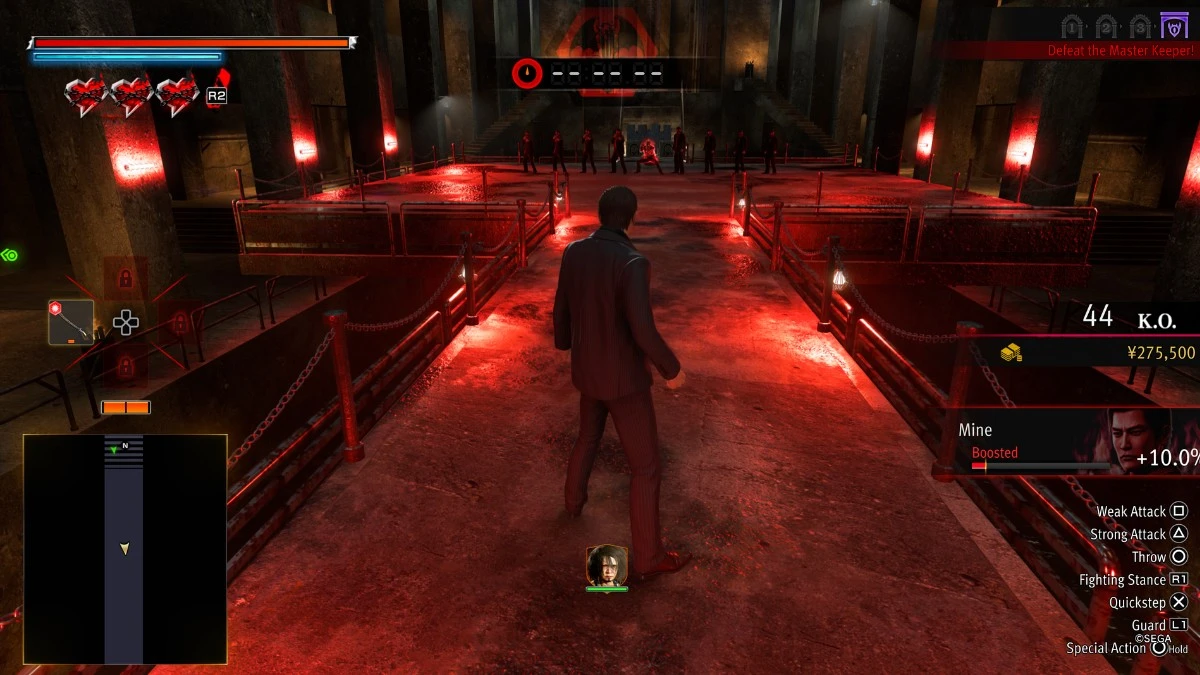Select the stage 2 gate icon
The image size is (1200, 675).
coord(1106,26)
